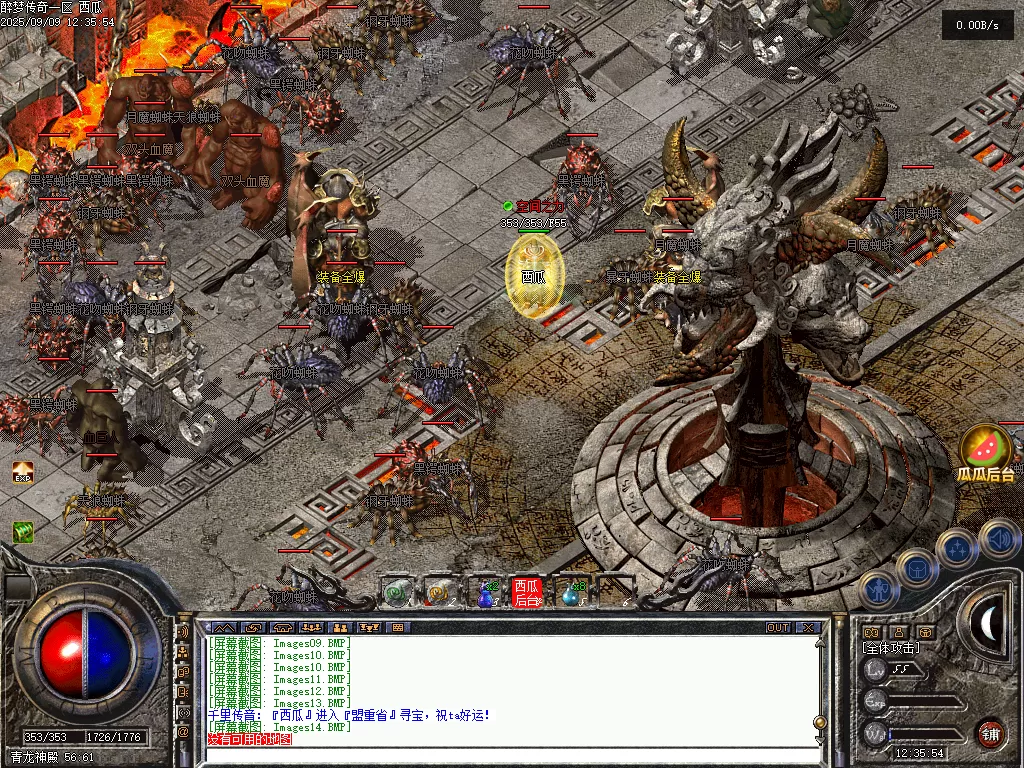The height and width of the screenshot is (768, 1024).
Task: Click the [全体攻击] attack mode label
Action: [891, 648]
